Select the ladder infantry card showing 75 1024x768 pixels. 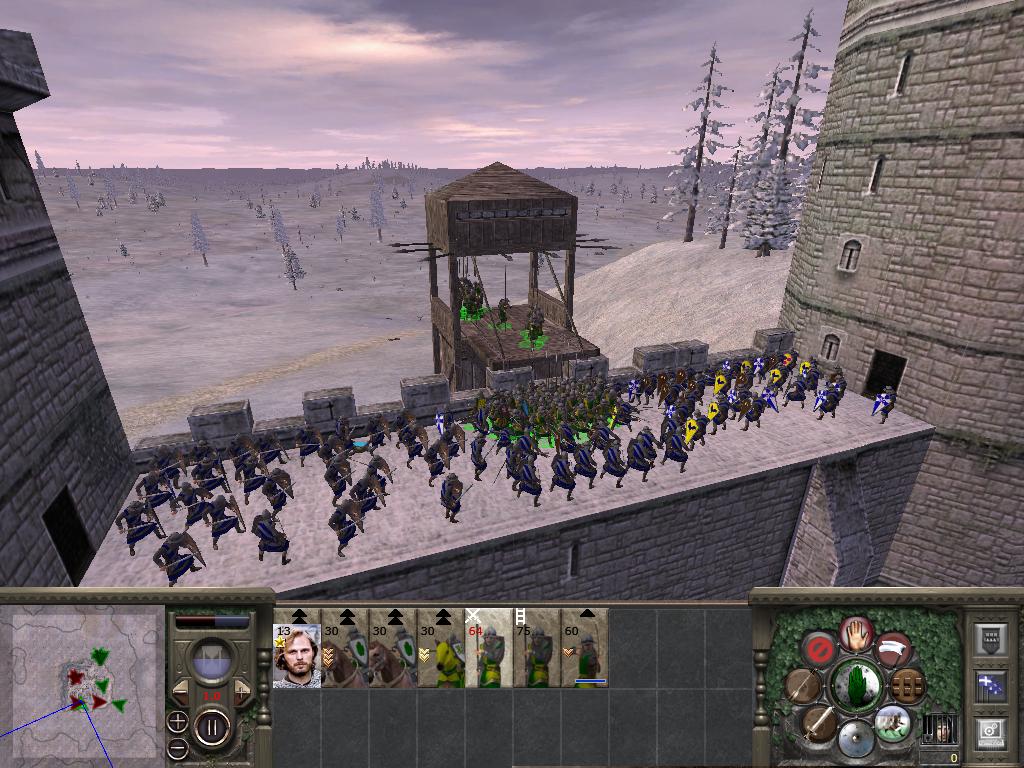pyautogui.click(x=536, y=656)
